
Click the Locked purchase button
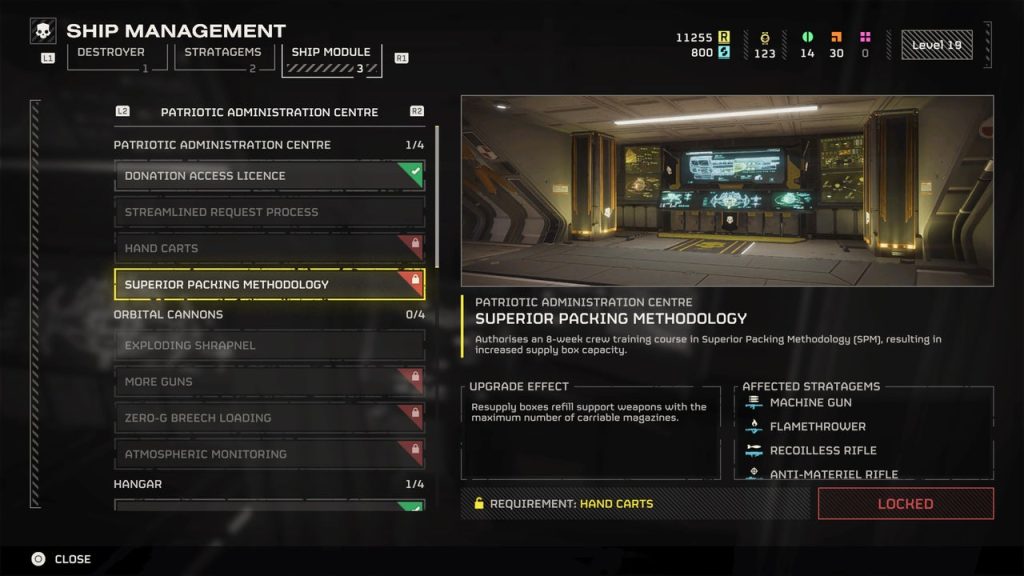pos(905,504)
